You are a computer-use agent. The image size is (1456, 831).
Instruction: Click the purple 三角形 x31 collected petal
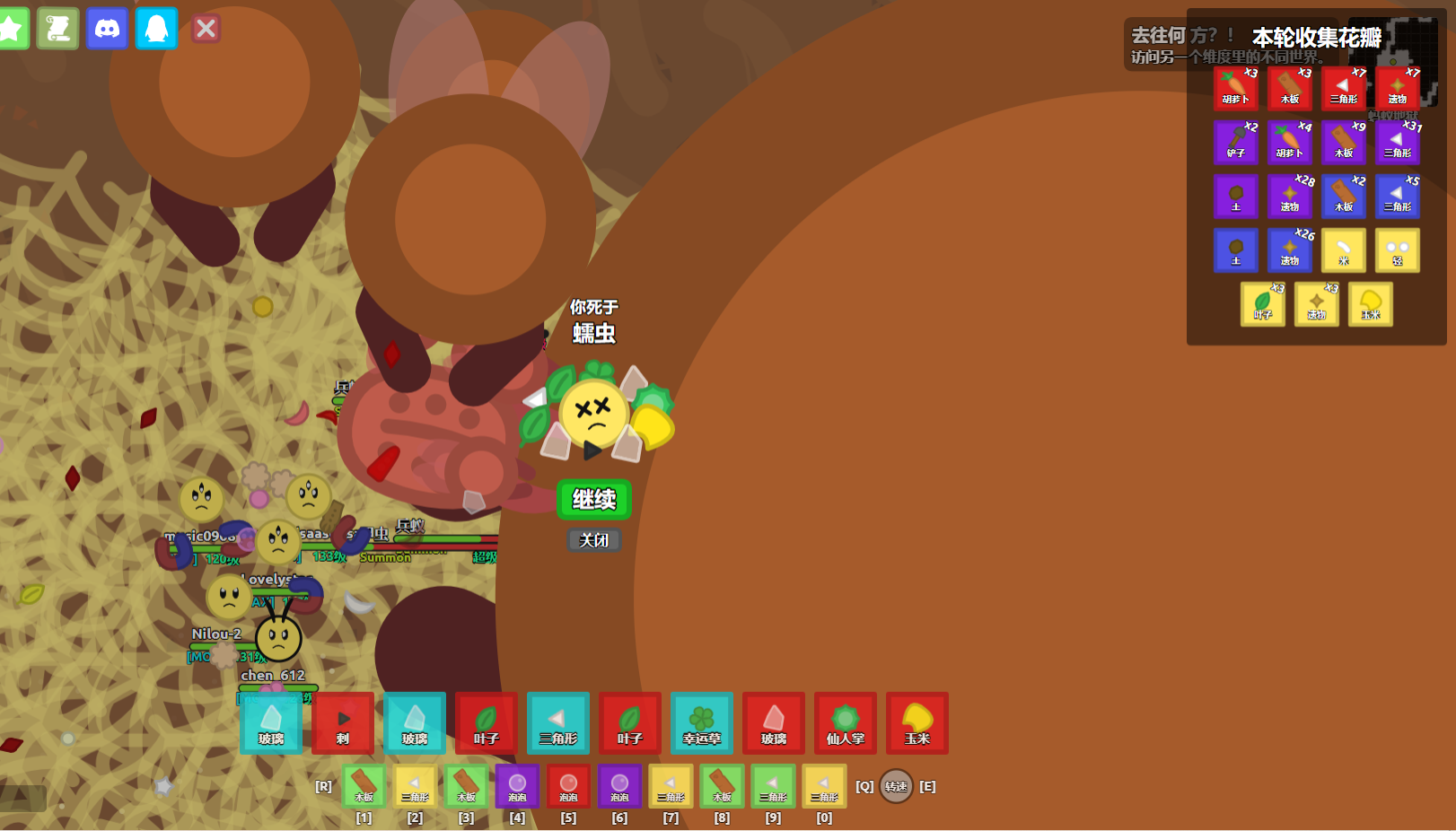(x=1398, y=142)
